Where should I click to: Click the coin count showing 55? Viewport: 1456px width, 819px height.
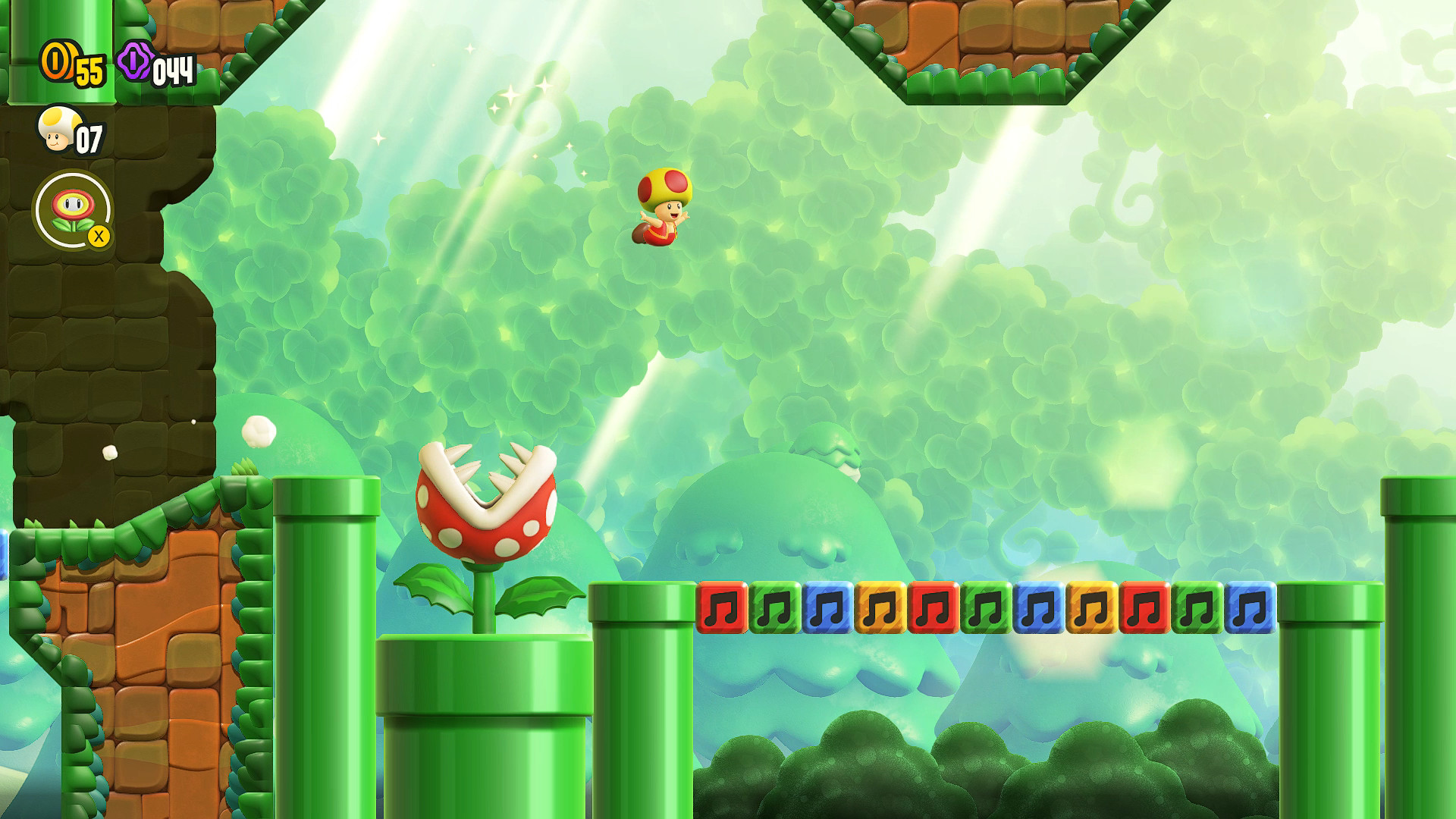click(x=89, y=68)
